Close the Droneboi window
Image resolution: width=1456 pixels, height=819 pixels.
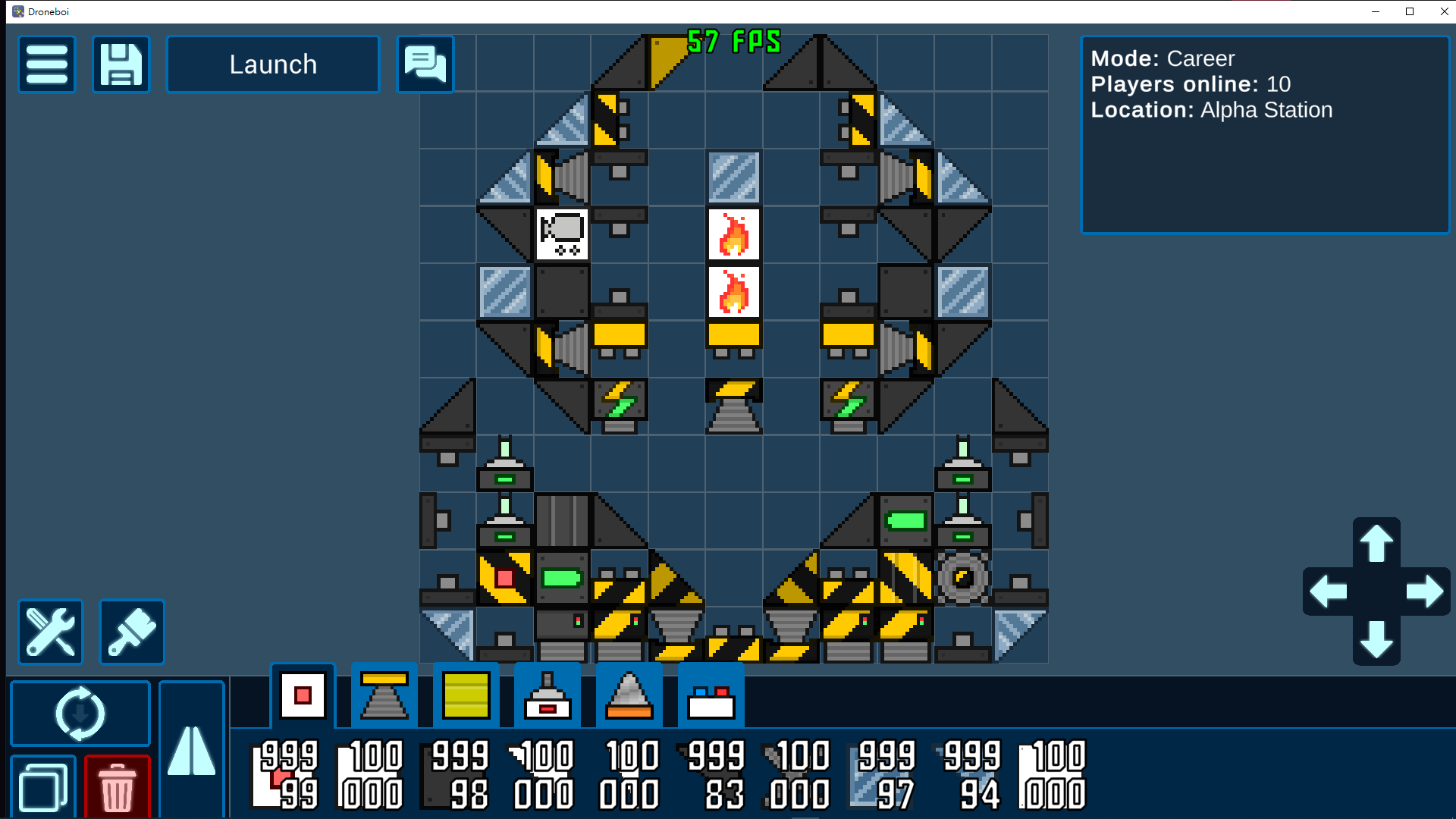(x=1444, y=11)
